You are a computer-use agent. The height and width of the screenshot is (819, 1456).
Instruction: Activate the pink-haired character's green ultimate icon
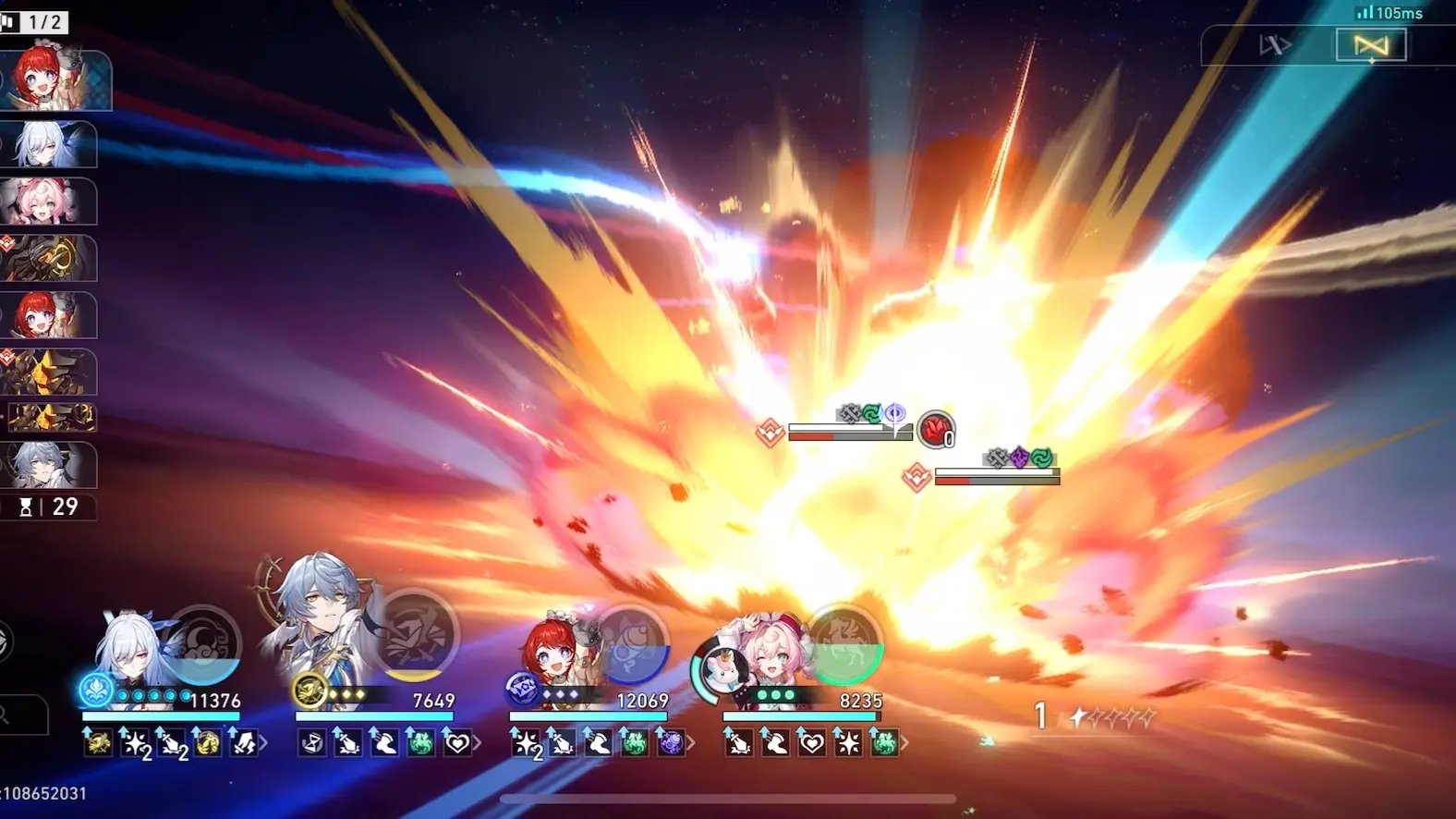[x=843, y=642]
